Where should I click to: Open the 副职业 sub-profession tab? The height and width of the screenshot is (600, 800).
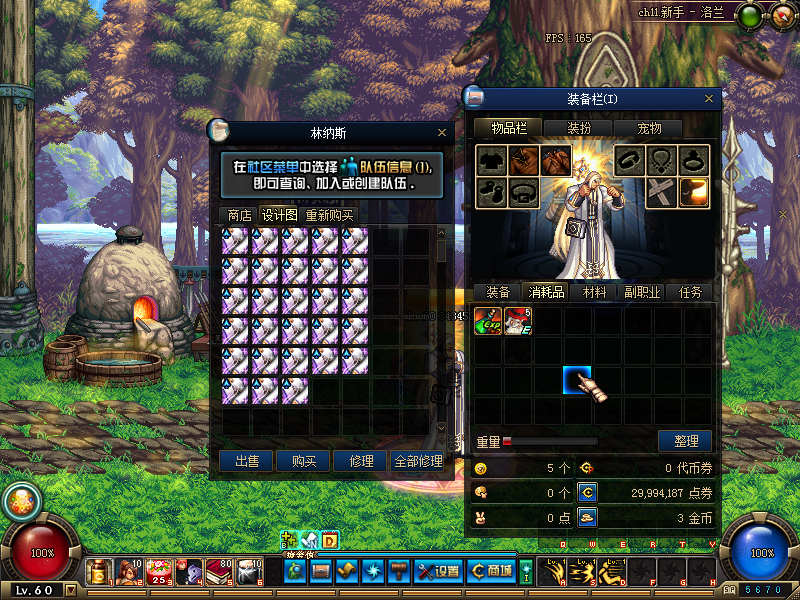click(642, 292)
